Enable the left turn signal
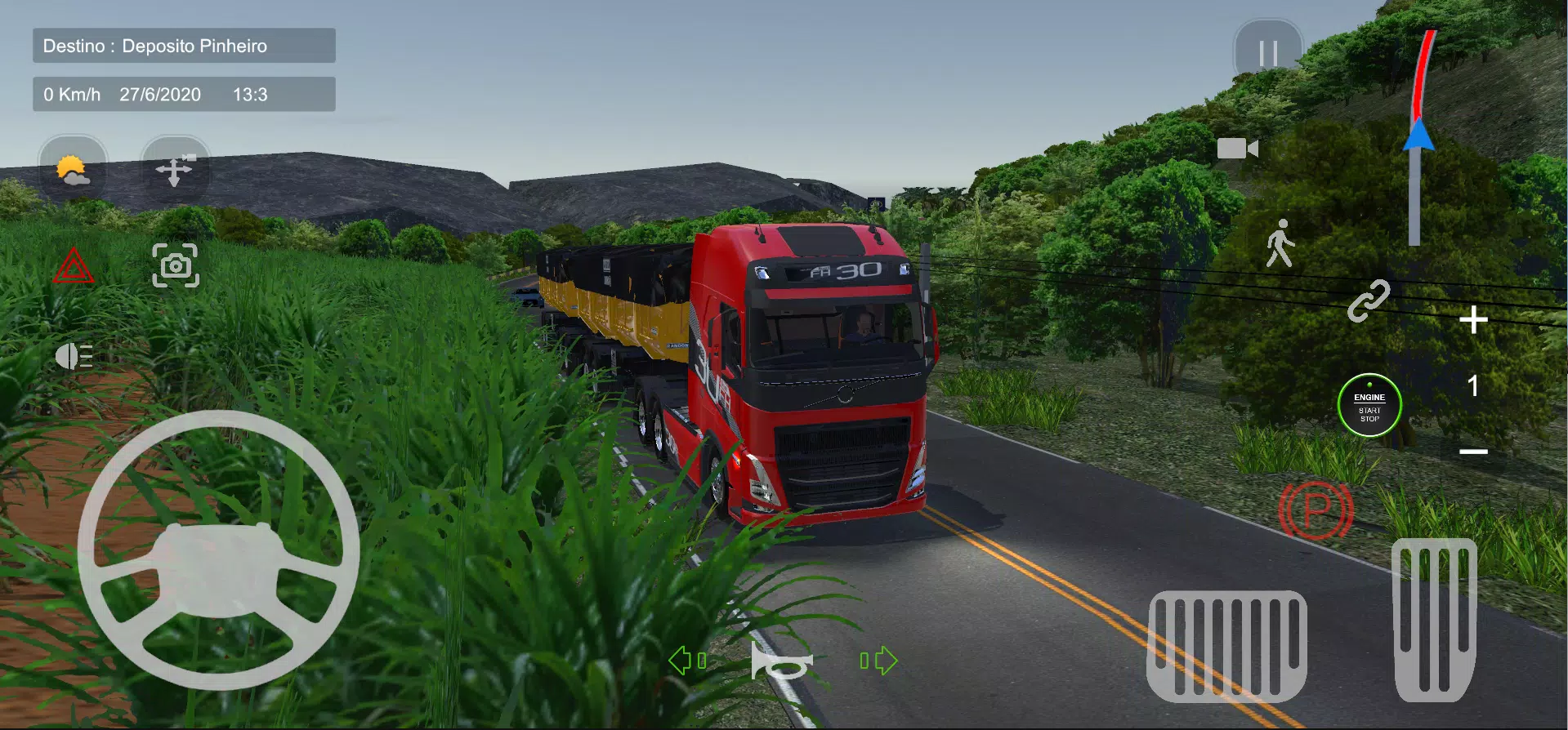 point(686,661)
